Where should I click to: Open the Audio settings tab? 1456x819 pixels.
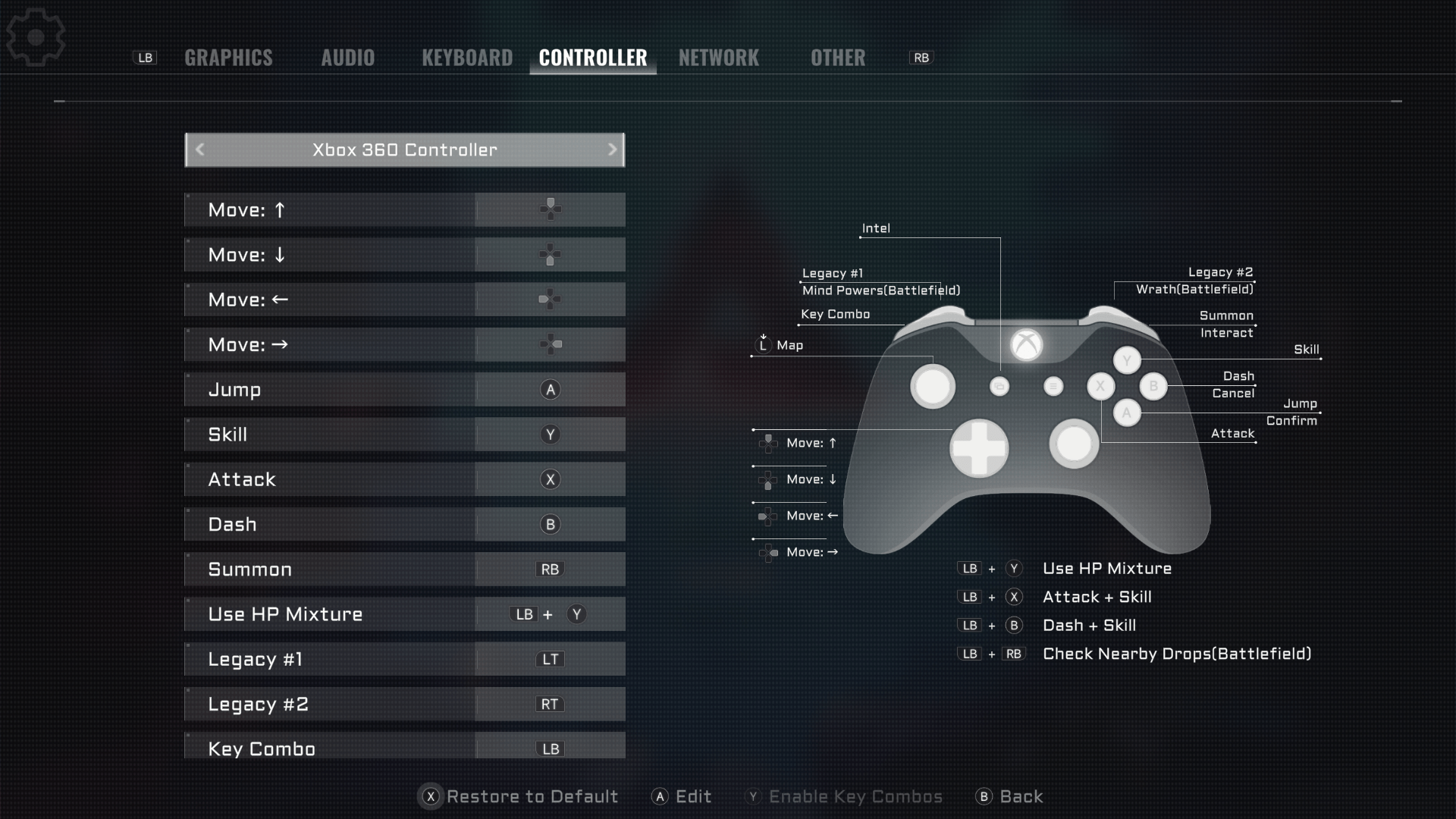point(347,58)
